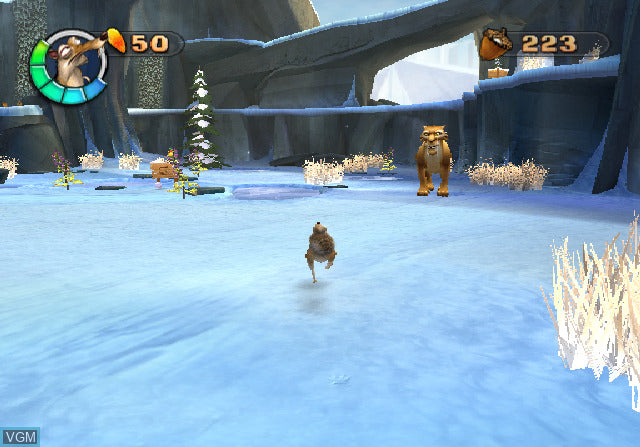This screenshot has height=447, width=640.
Task: Click the brown creature icon beside 223
Action: pyautogui.click(x=495, y=44)
